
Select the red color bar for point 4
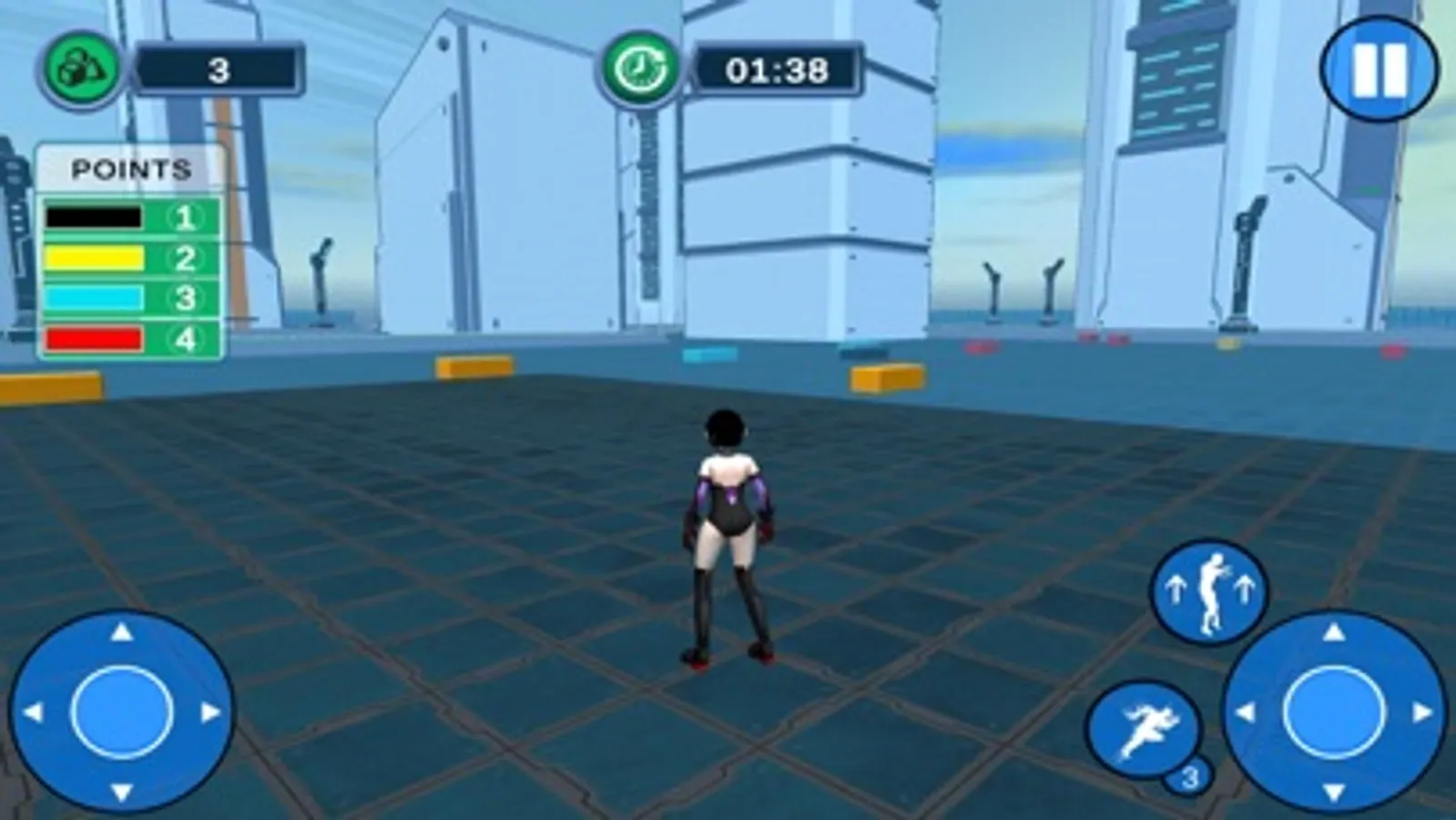[93, 337]
